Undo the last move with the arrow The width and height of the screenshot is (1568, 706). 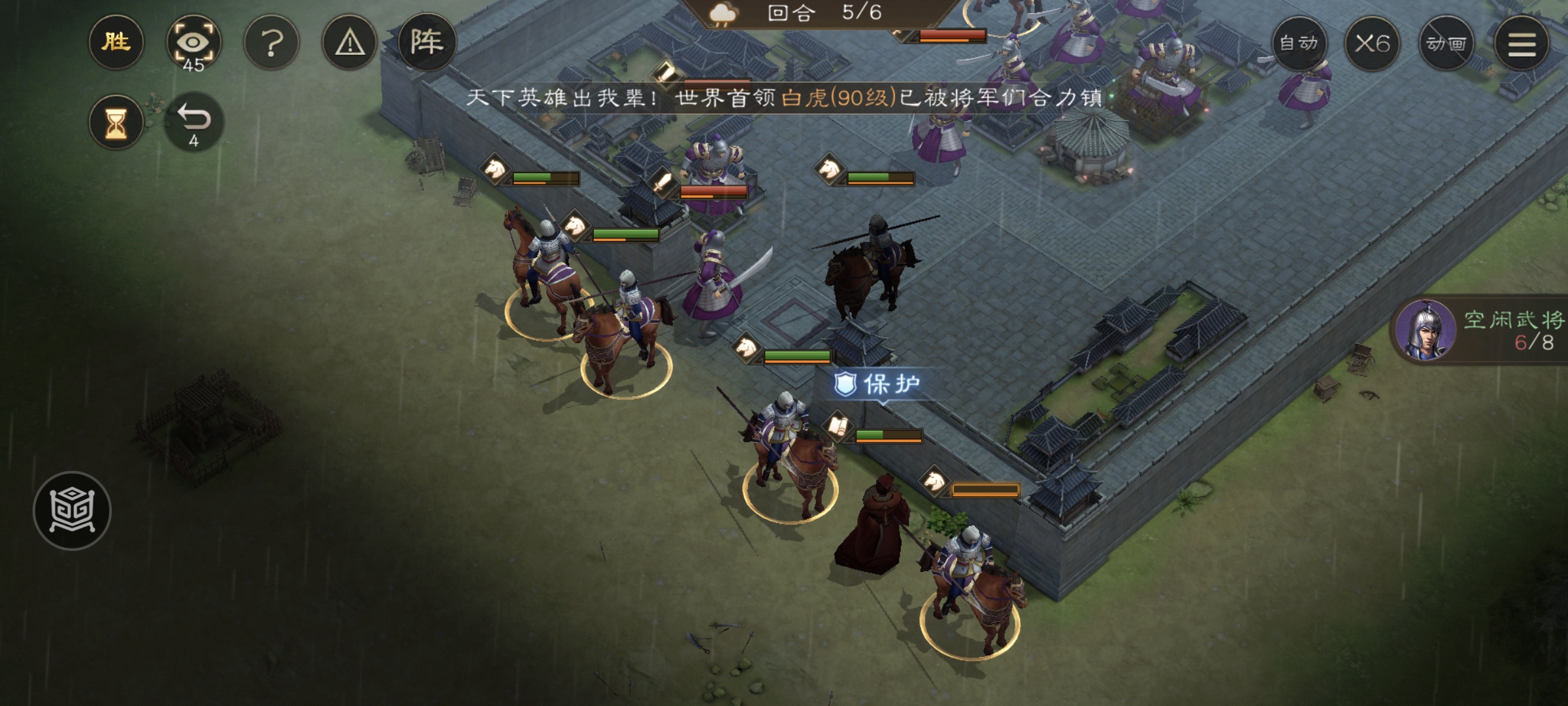(193, 123)
